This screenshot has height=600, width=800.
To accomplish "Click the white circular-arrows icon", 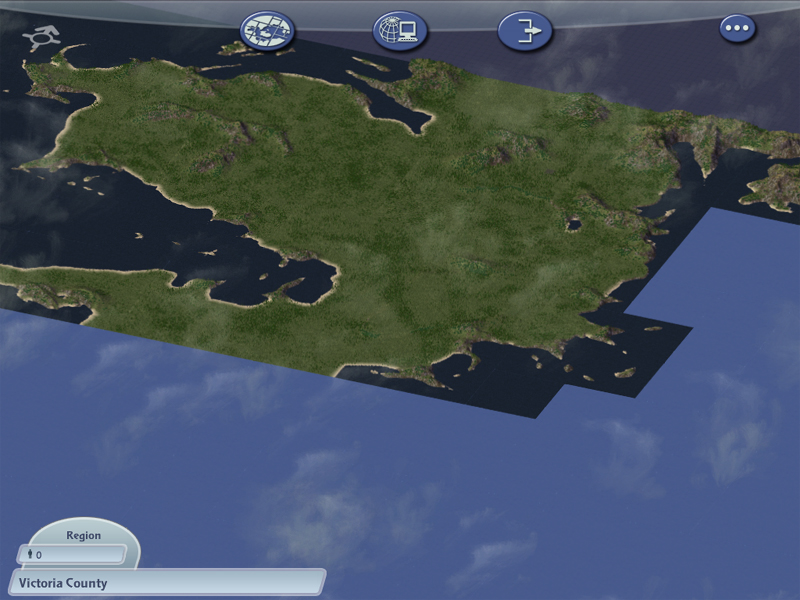I will pos(42,39).
